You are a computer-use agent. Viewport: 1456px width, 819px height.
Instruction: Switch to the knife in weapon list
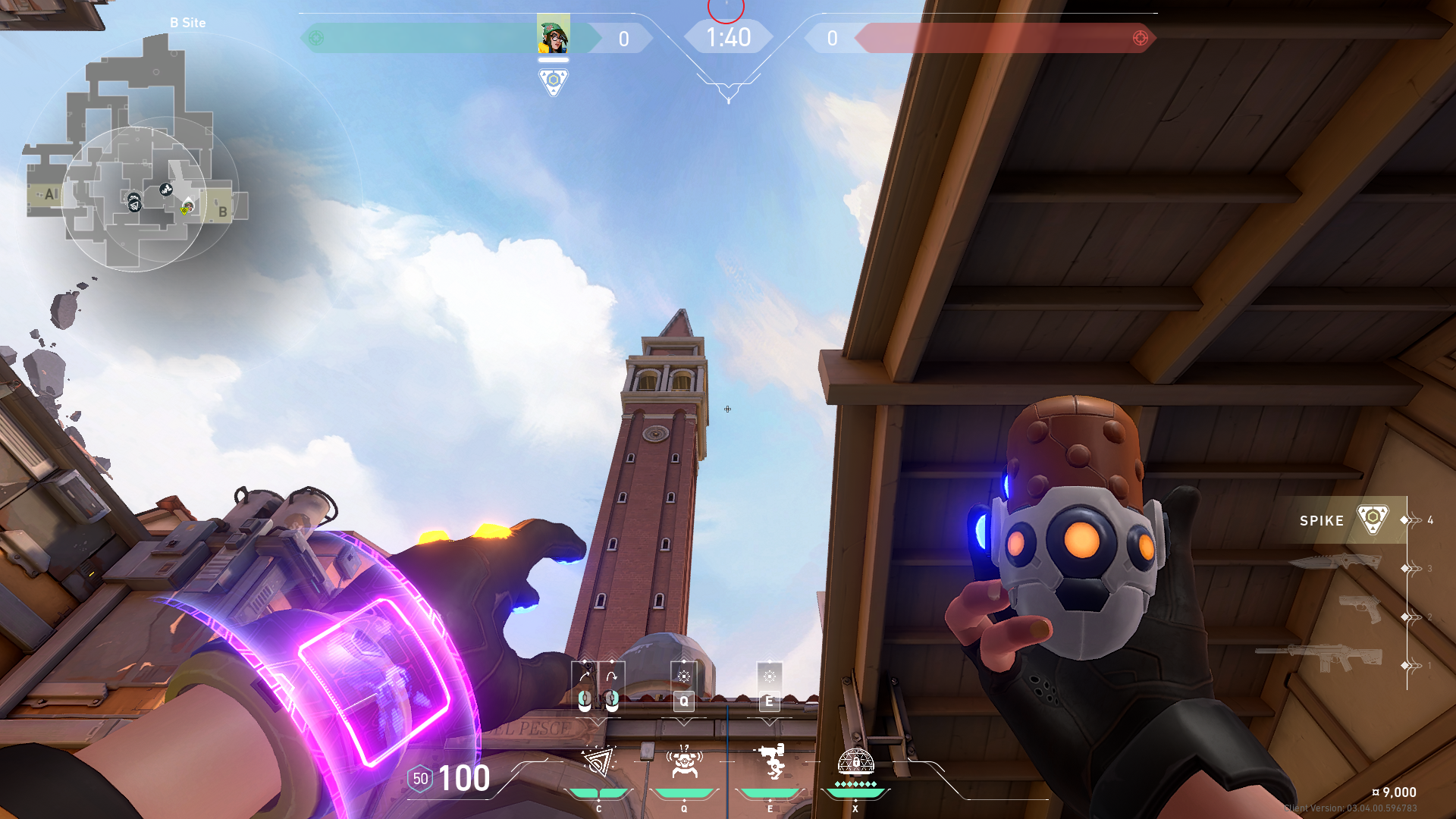click(x=1335, y=563)
